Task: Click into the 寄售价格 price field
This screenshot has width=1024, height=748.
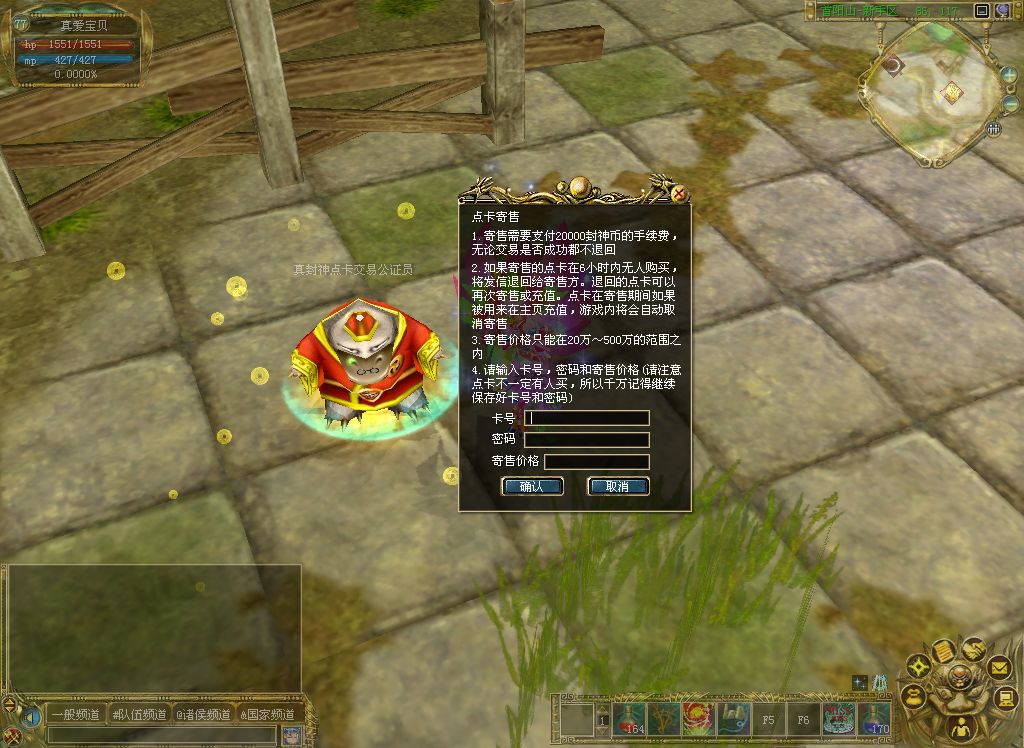Action: click(x=596, y=462)
